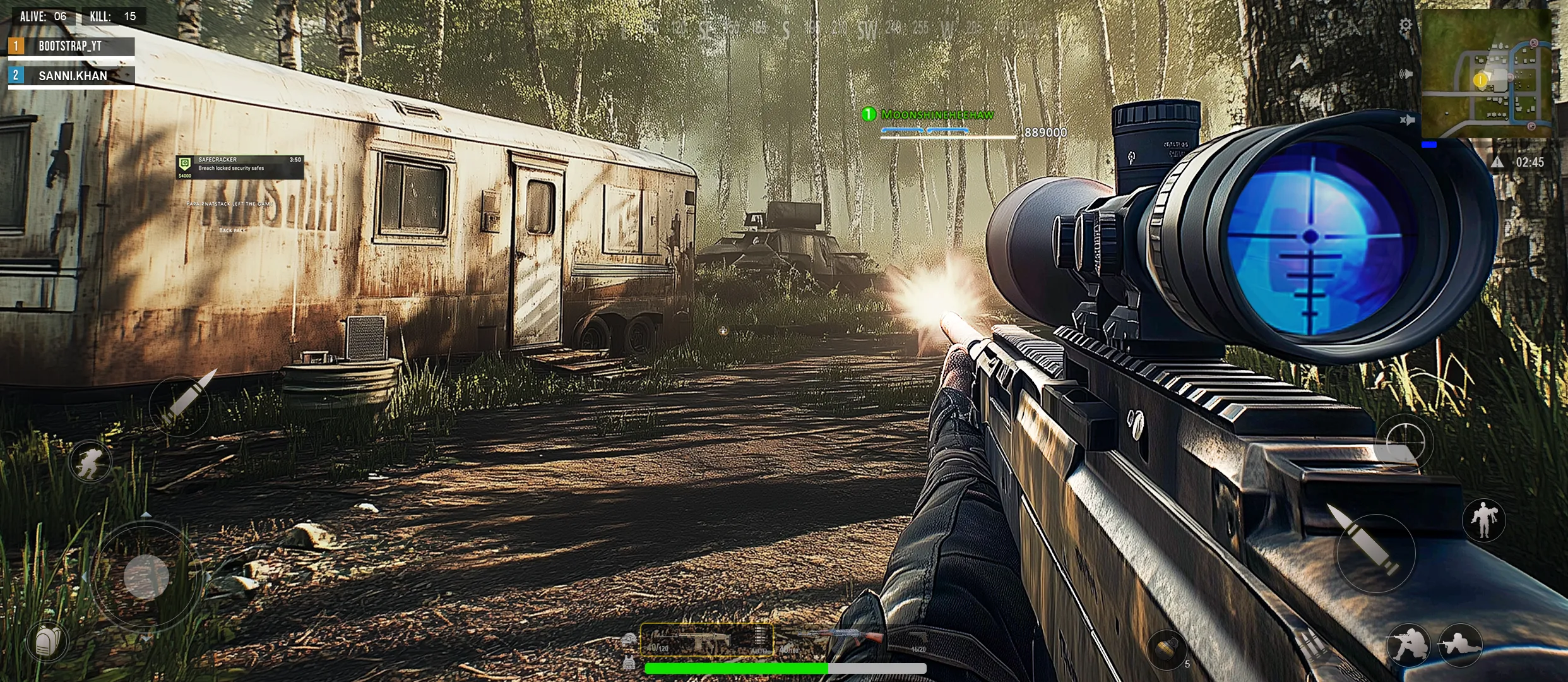Select teammate SANNI.KHAN in squad list
This screenshot has height=682, width=1568.
tap(71, 76)
